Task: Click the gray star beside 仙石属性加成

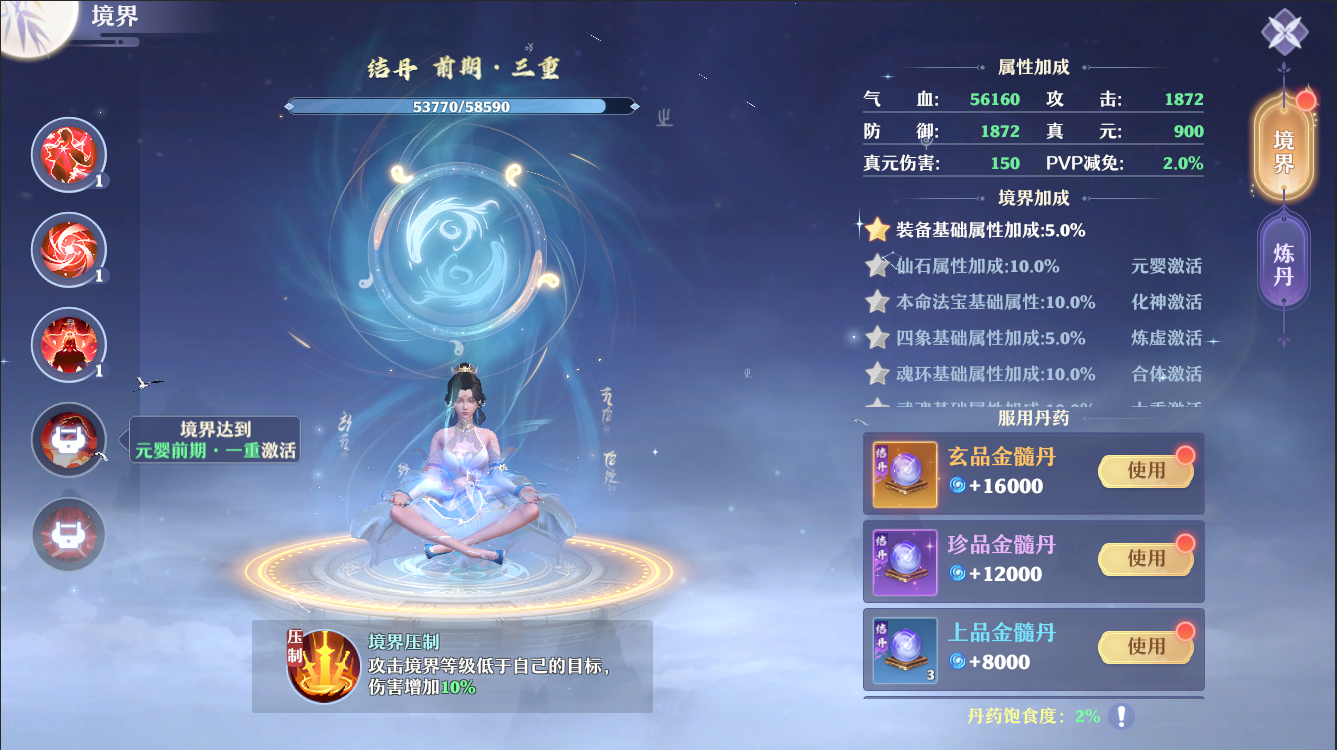Action: click(874, 266)
